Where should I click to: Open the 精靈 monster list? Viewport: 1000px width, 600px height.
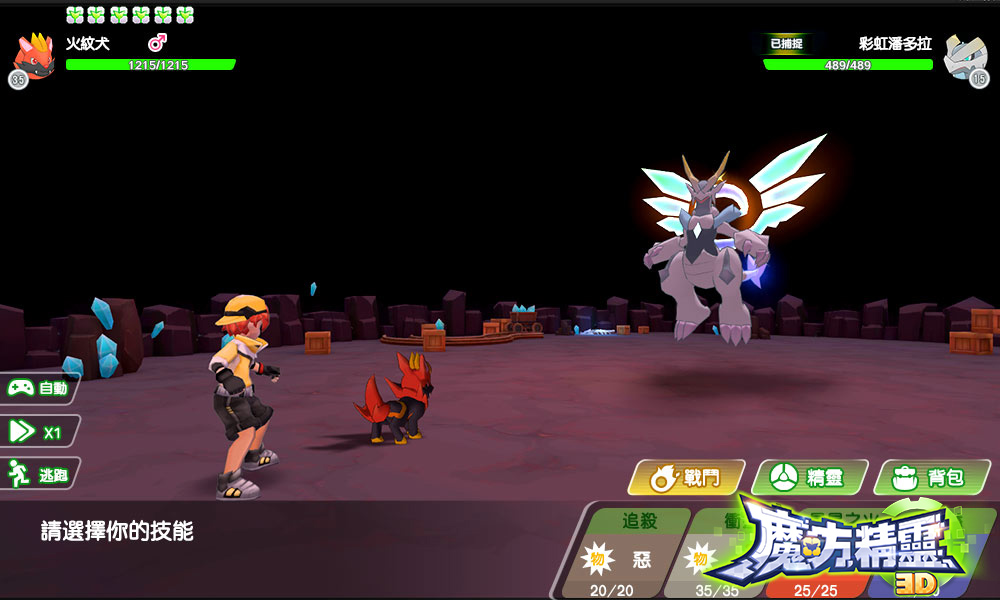point(809,477)
